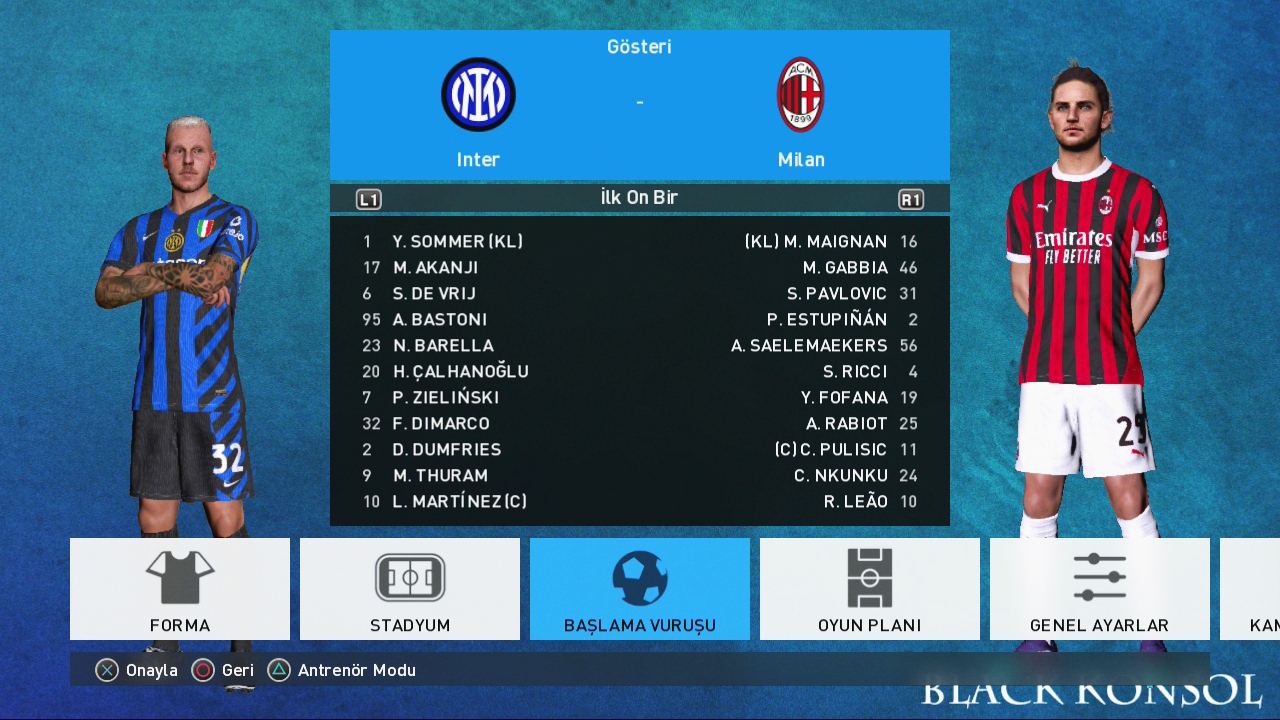1280x720 pixels.
Task: Choose R. Leão from Milan's lineup
Action: [x=855, y=502]
